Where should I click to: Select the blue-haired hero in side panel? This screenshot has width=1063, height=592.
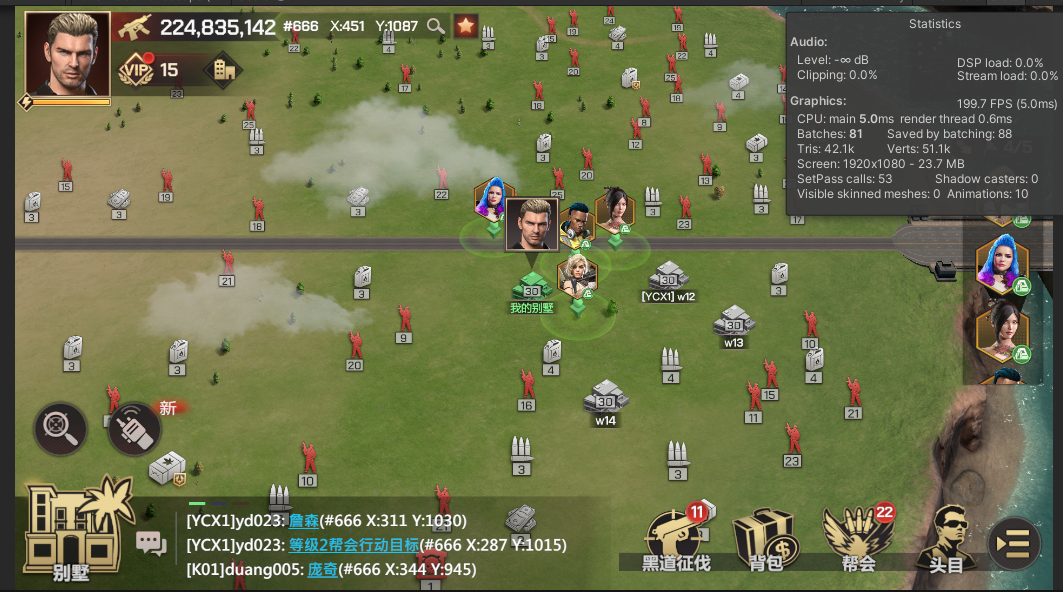(x=1001, y=263)
